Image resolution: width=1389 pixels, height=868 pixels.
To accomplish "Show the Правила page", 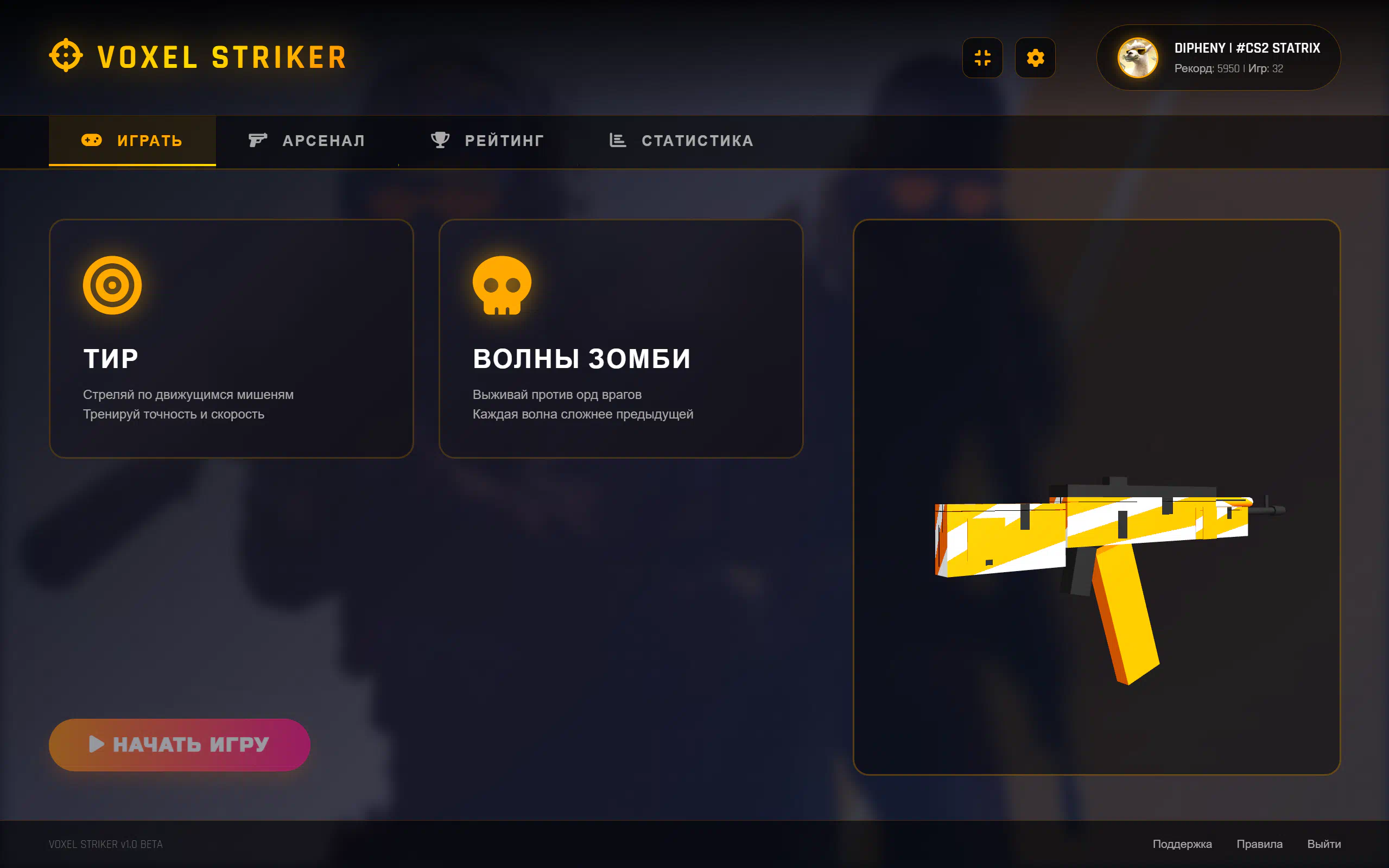I will (x=1259, y=844).
